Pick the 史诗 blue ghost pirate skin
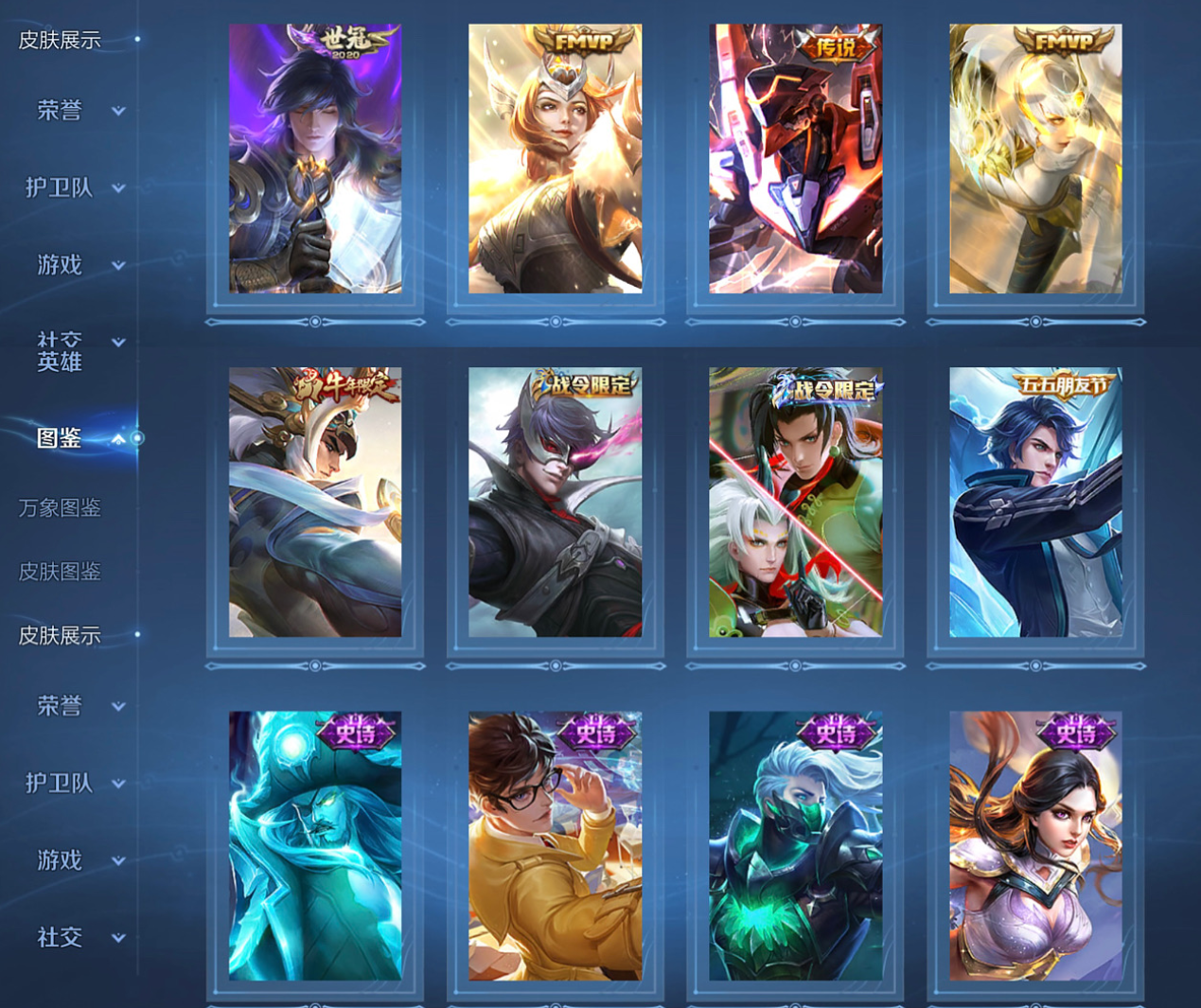The image size is (1201, 1008). [x=315, y=846]
